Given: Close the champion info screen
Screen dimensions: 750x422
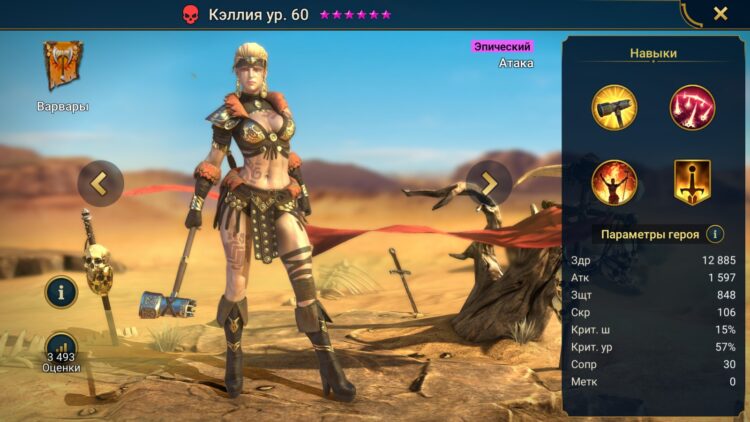Looking at the screenshot, I should pos(720,14).
